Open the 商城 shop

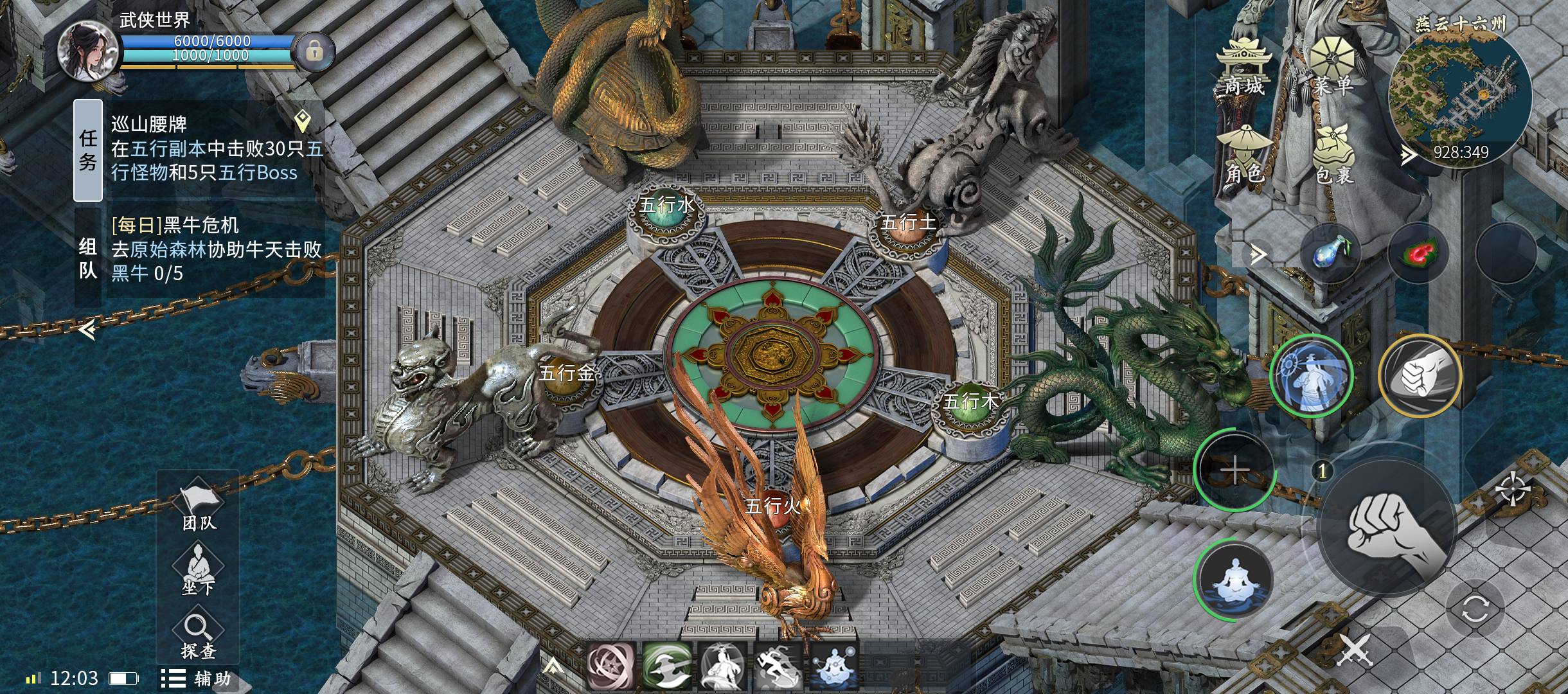pyautogui.click(x=1243, y=67)
